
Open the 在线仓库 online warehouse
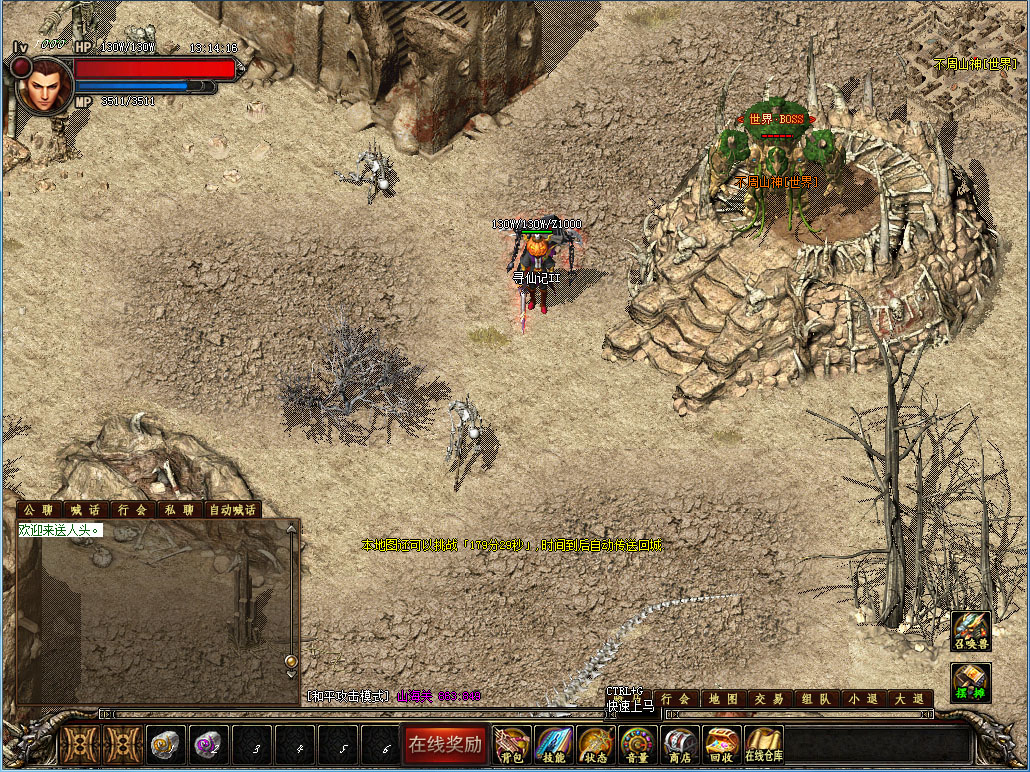pos(764,744)
